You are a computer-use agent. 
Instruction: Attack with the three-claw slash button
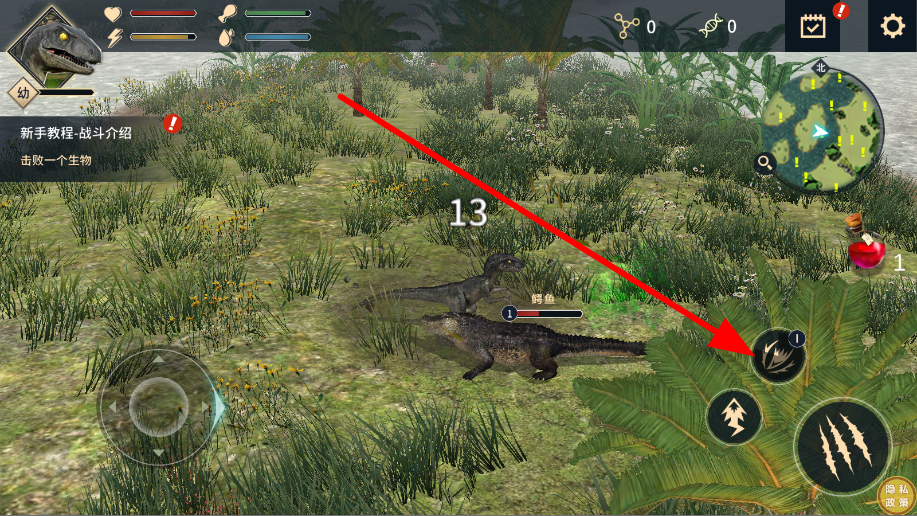tap(842, 444)
